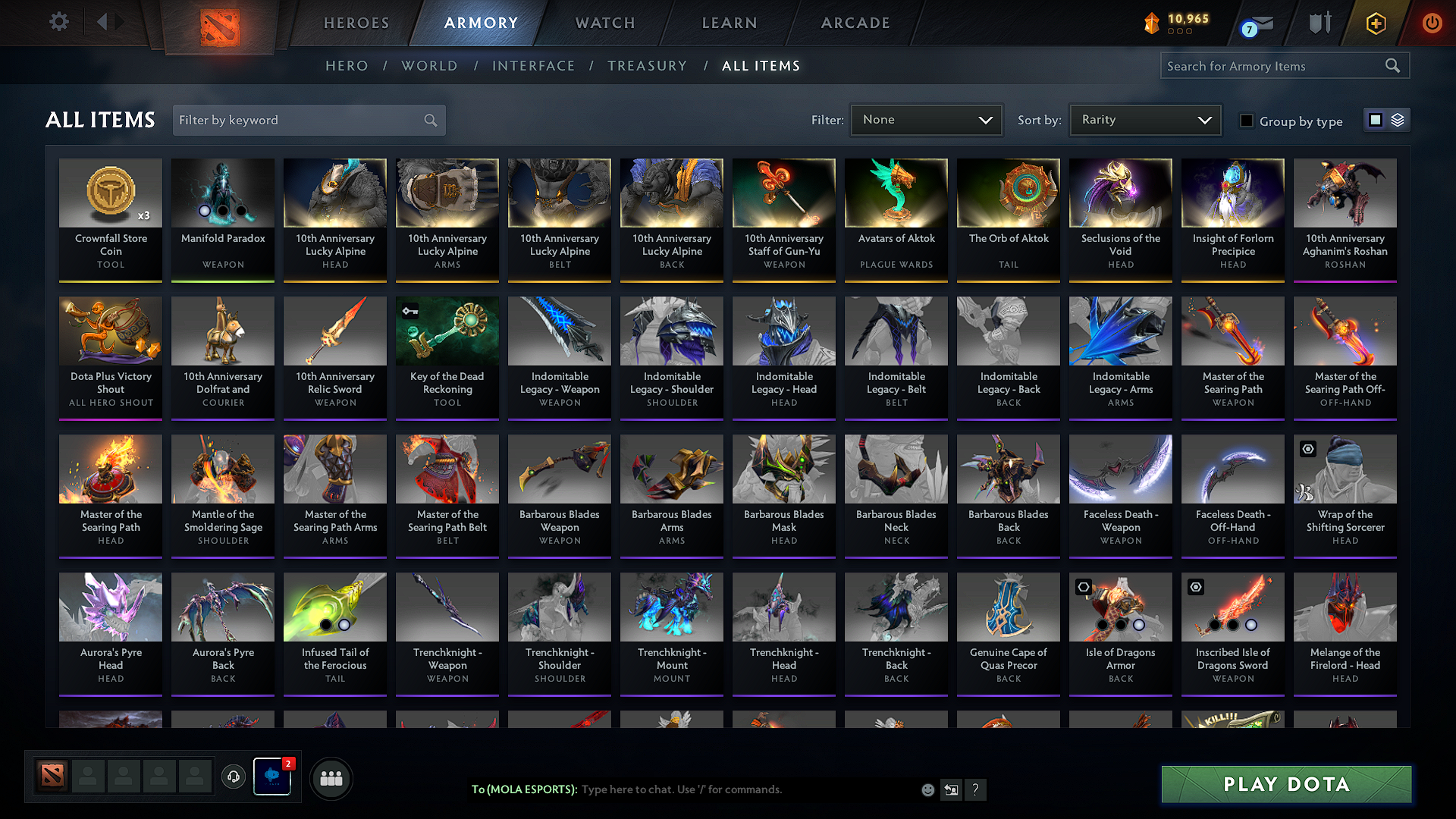Open the settings gear icon

point(58,22)
